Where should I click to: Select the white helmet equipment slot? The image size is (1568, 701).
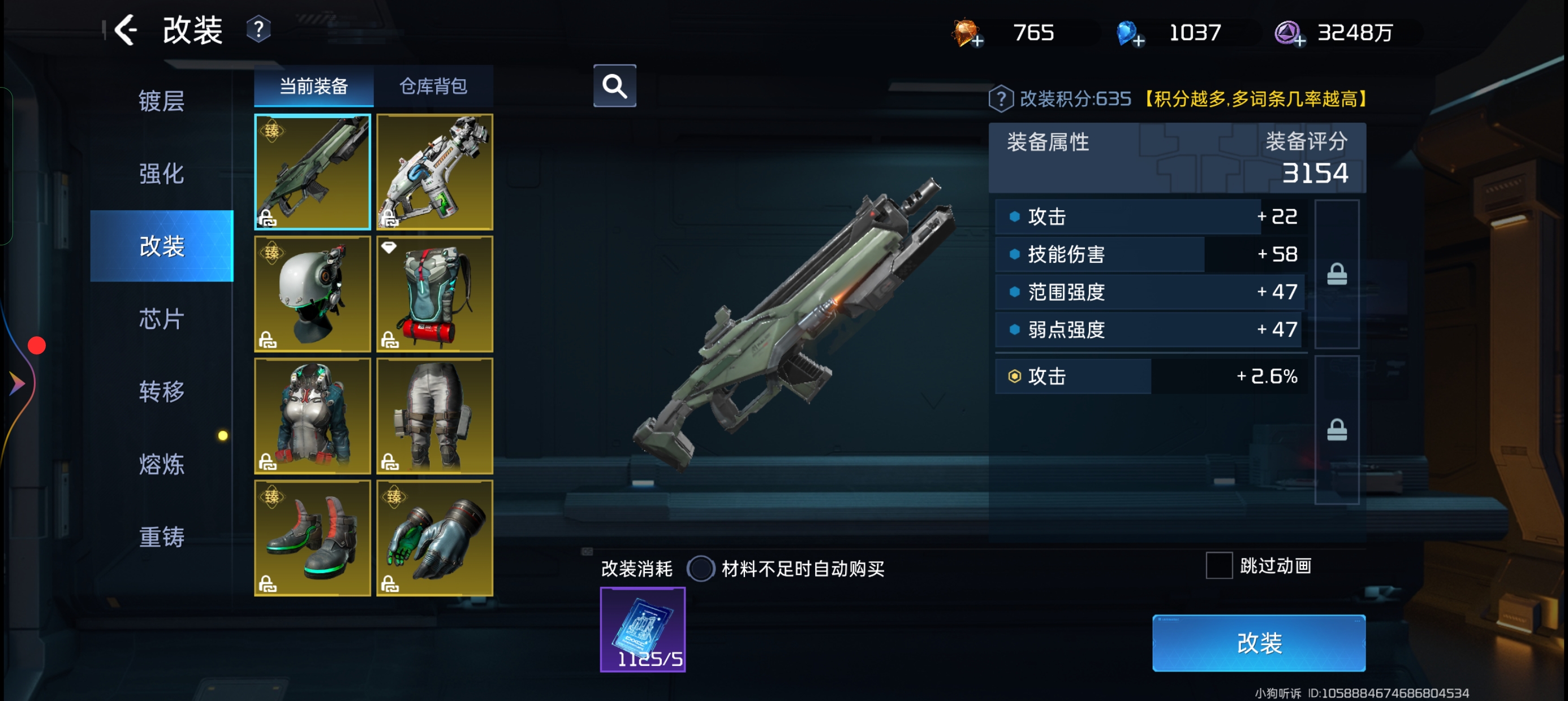(312, 294)
